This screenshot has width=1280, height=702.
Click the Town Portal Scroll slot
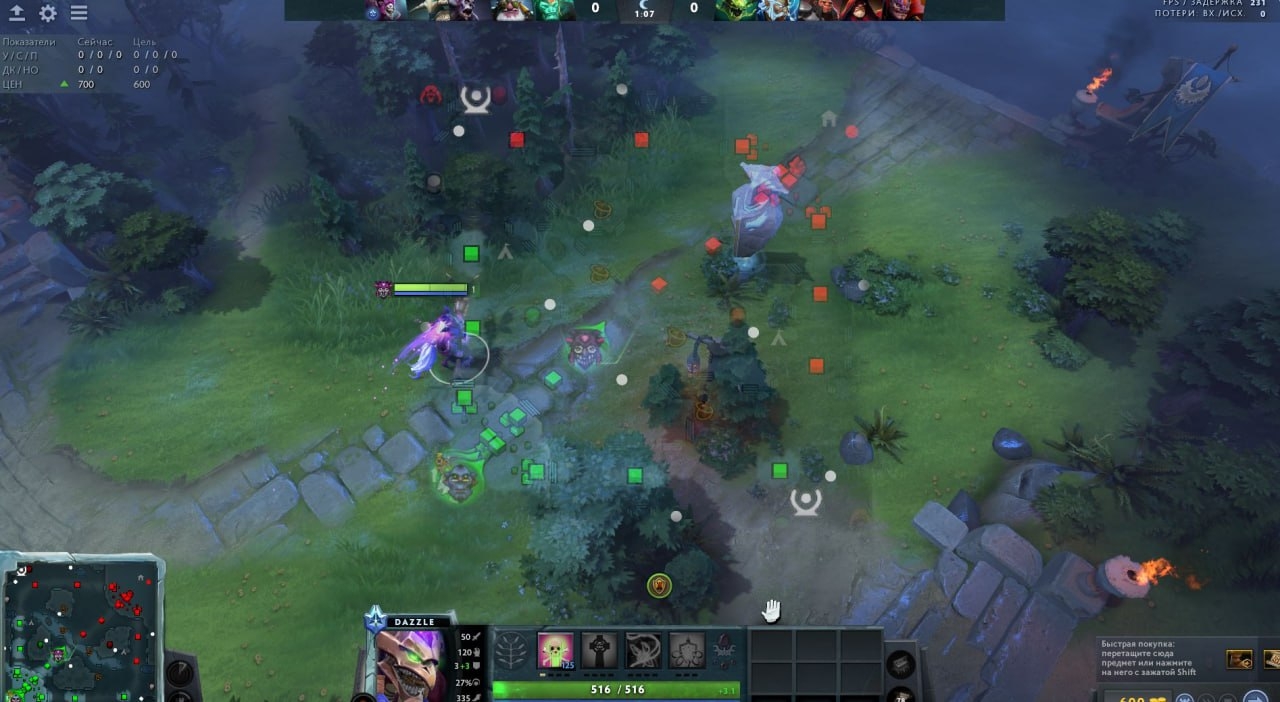point(900,664)
